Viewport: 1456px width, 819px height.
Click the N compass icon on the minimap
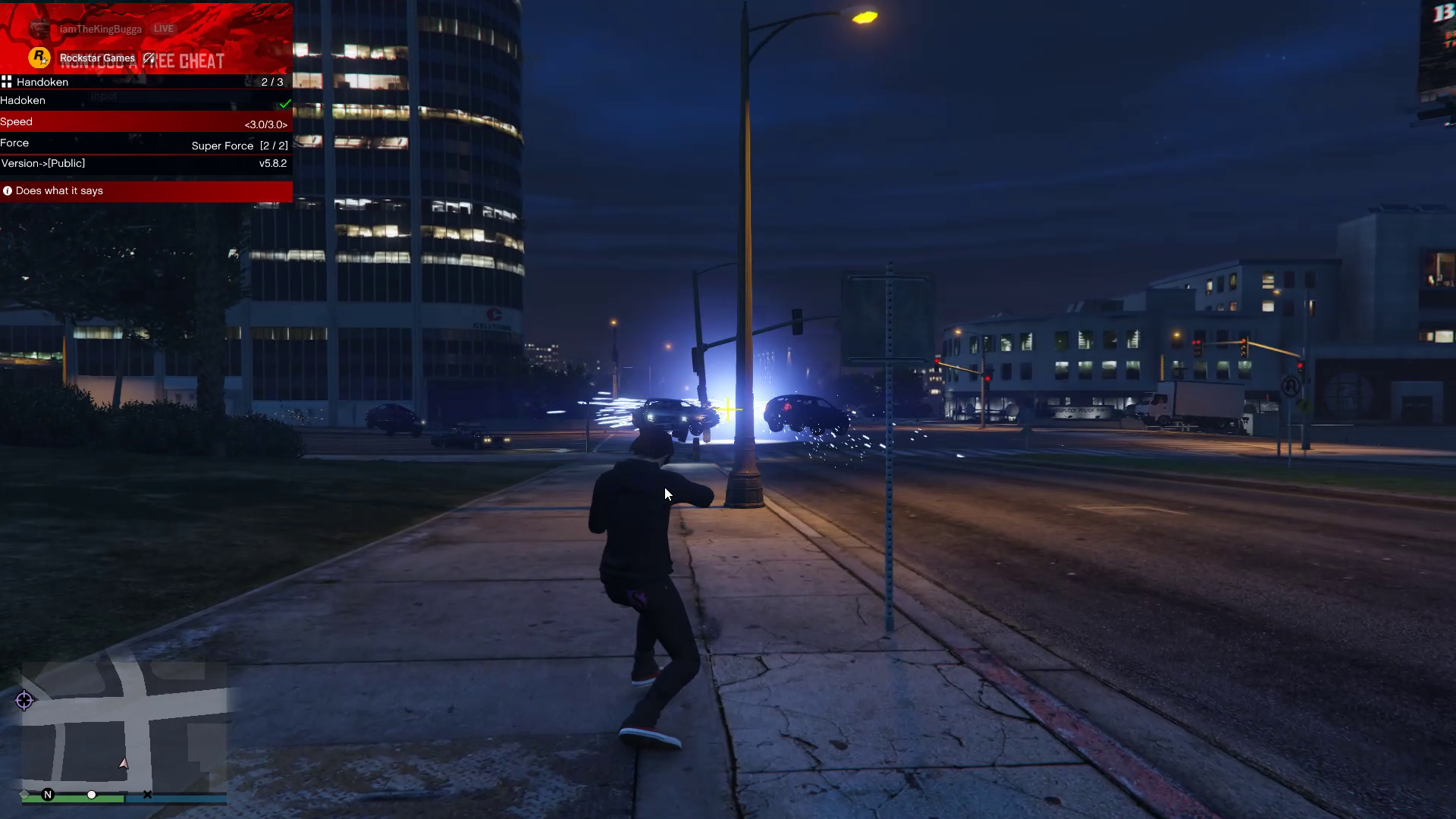click(49, 795)
